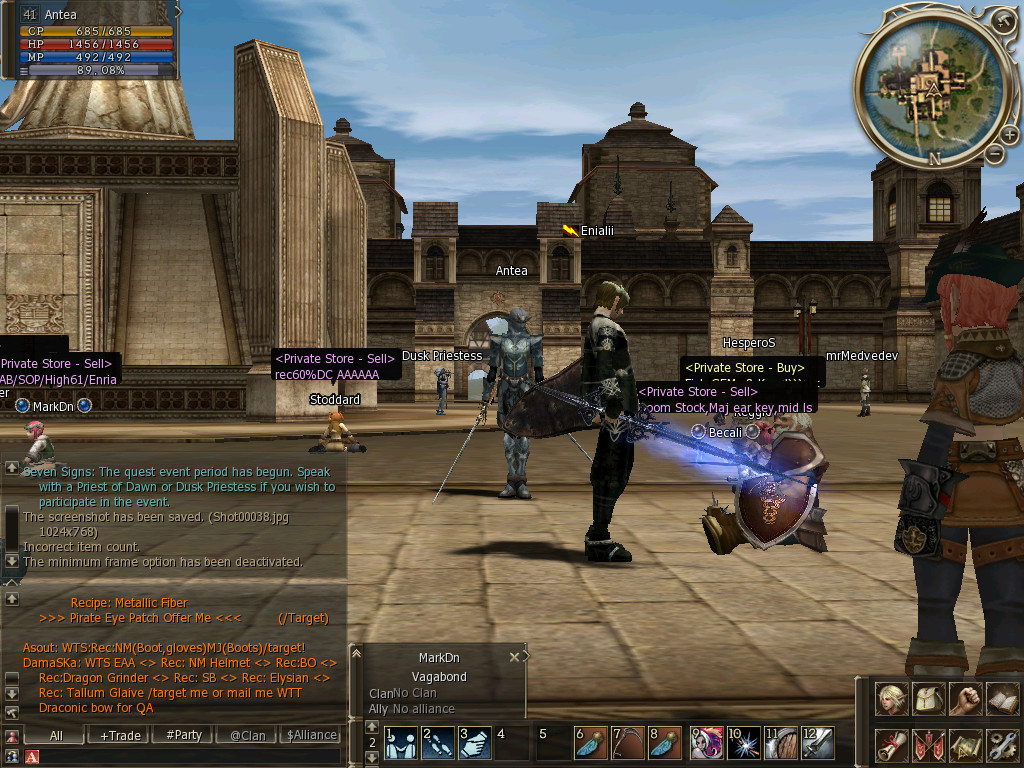The width and height of the screenshot is (1024, 768).
Task: Open the @Clan chat tab
Action: 247,735
